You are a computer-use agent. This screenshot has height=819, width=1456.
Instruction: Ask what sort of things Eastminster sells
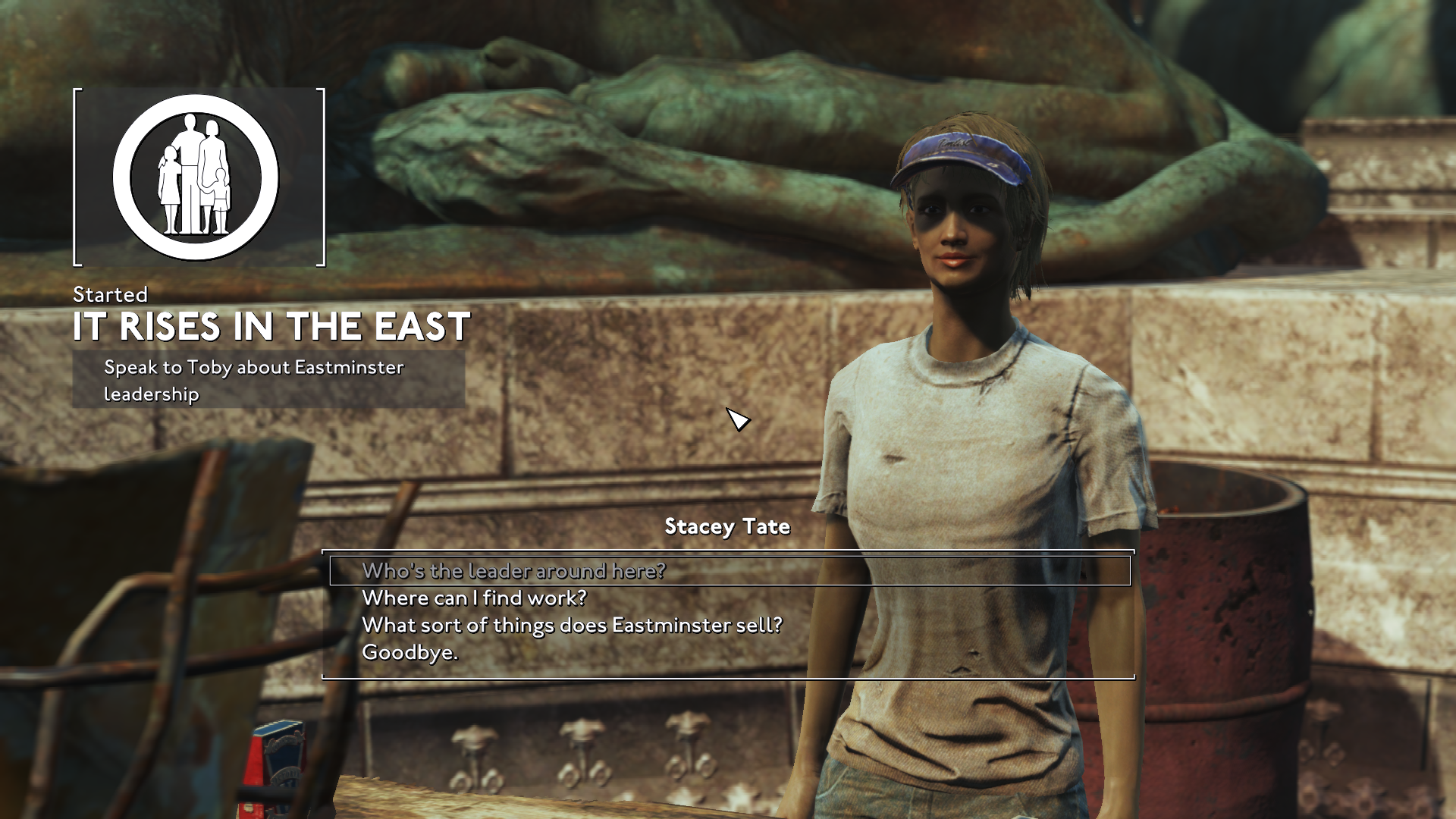[572, 626]
